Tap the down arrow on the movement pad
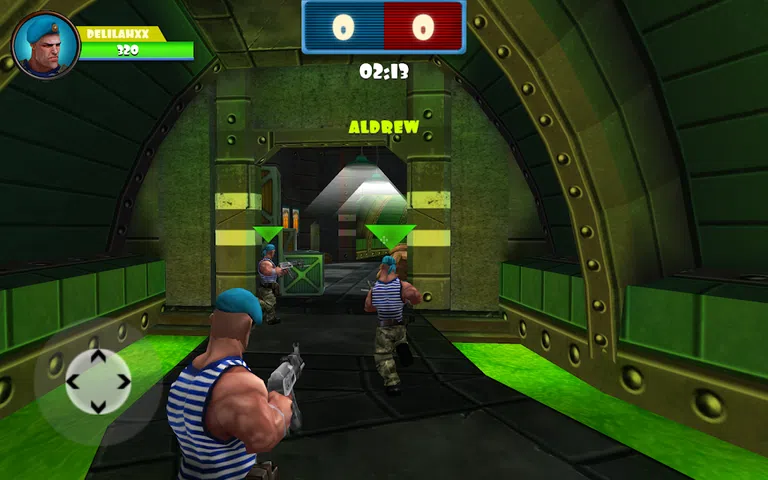Viewport: 768px width, 480px height. pyautogui.click(x=98, y=405)
